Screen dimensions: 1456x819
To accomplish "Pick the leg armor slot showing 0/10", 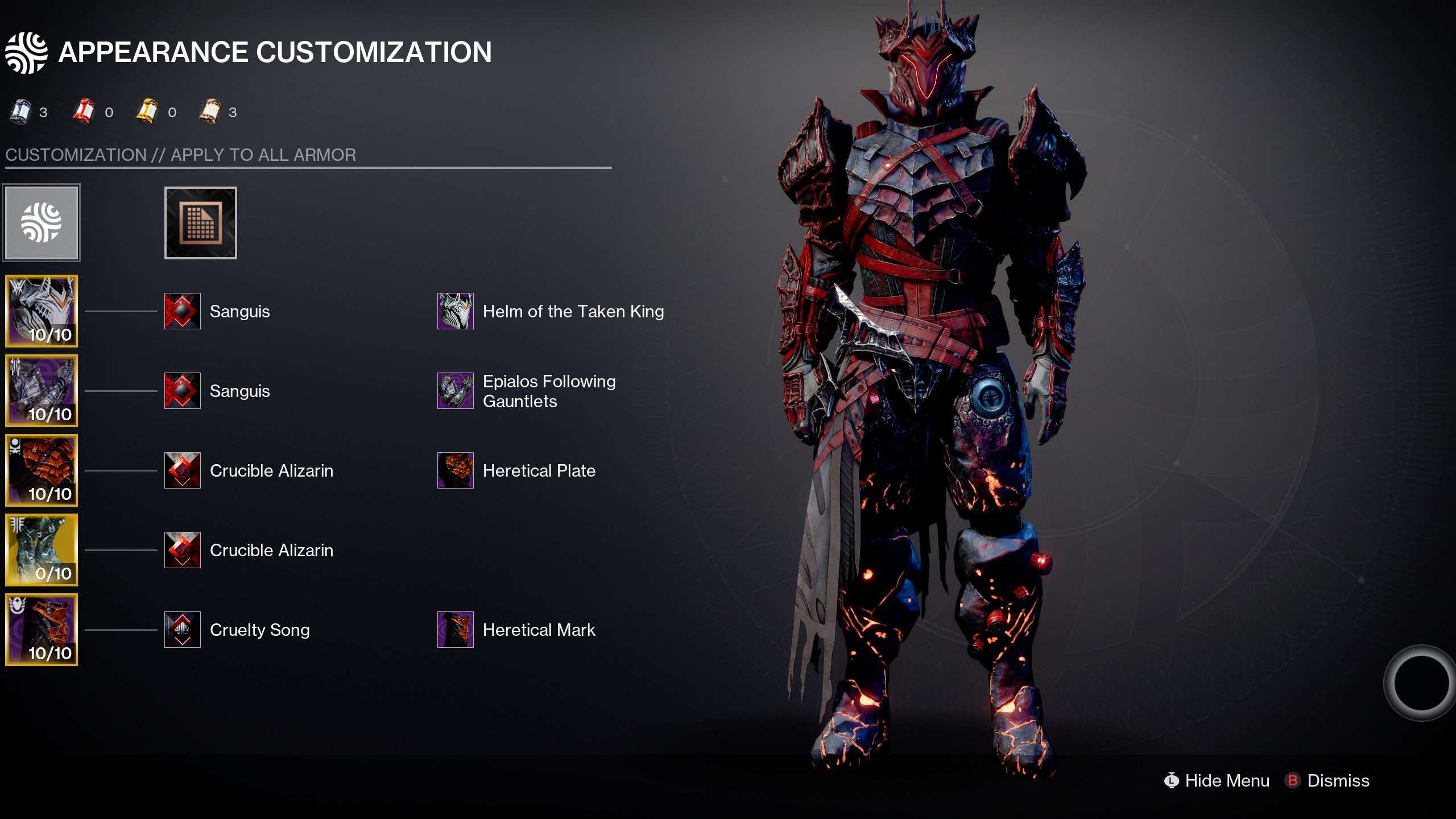I will (x=42, y=550).
